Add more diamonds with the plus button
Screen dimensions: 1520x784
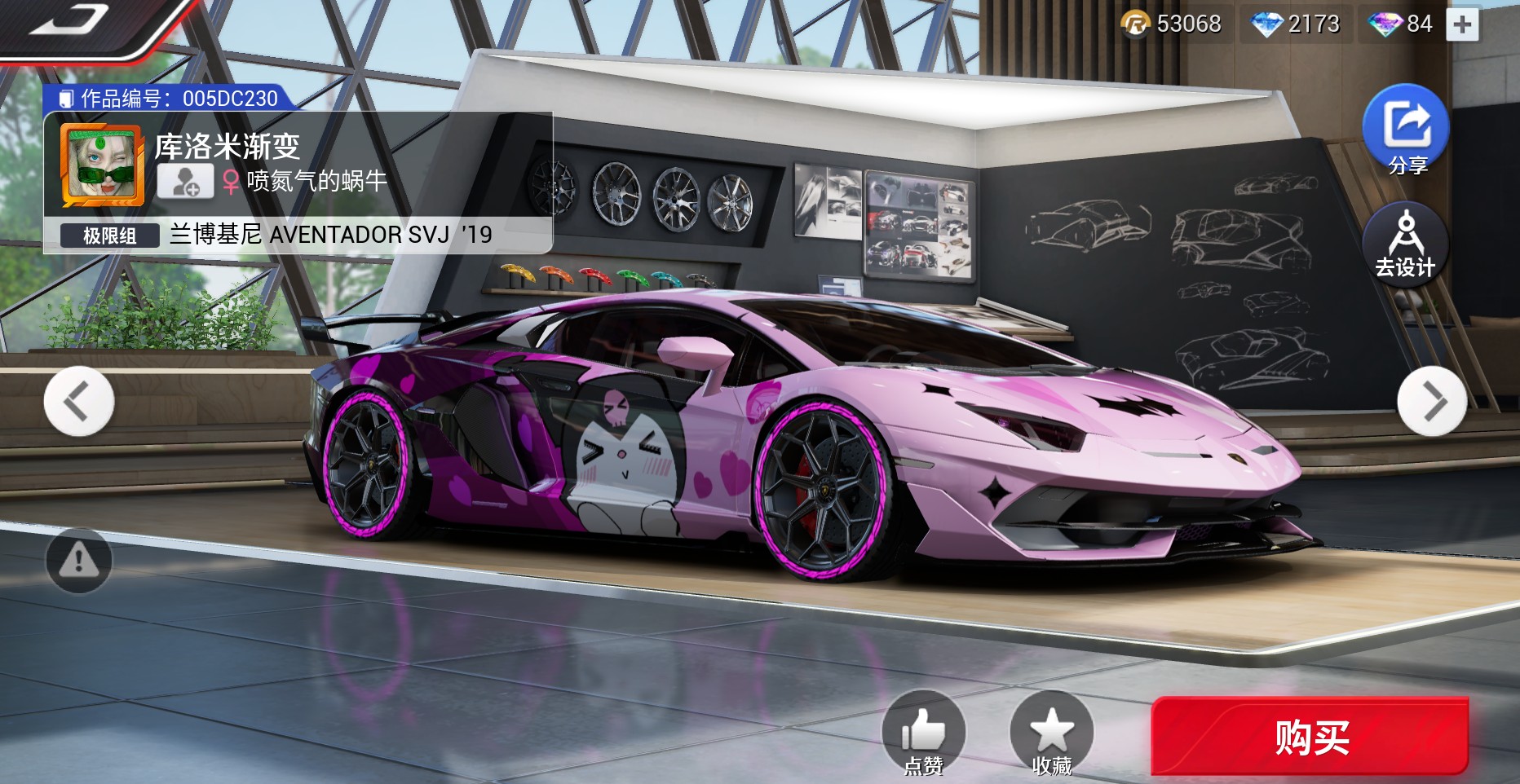pos(1462,24)
